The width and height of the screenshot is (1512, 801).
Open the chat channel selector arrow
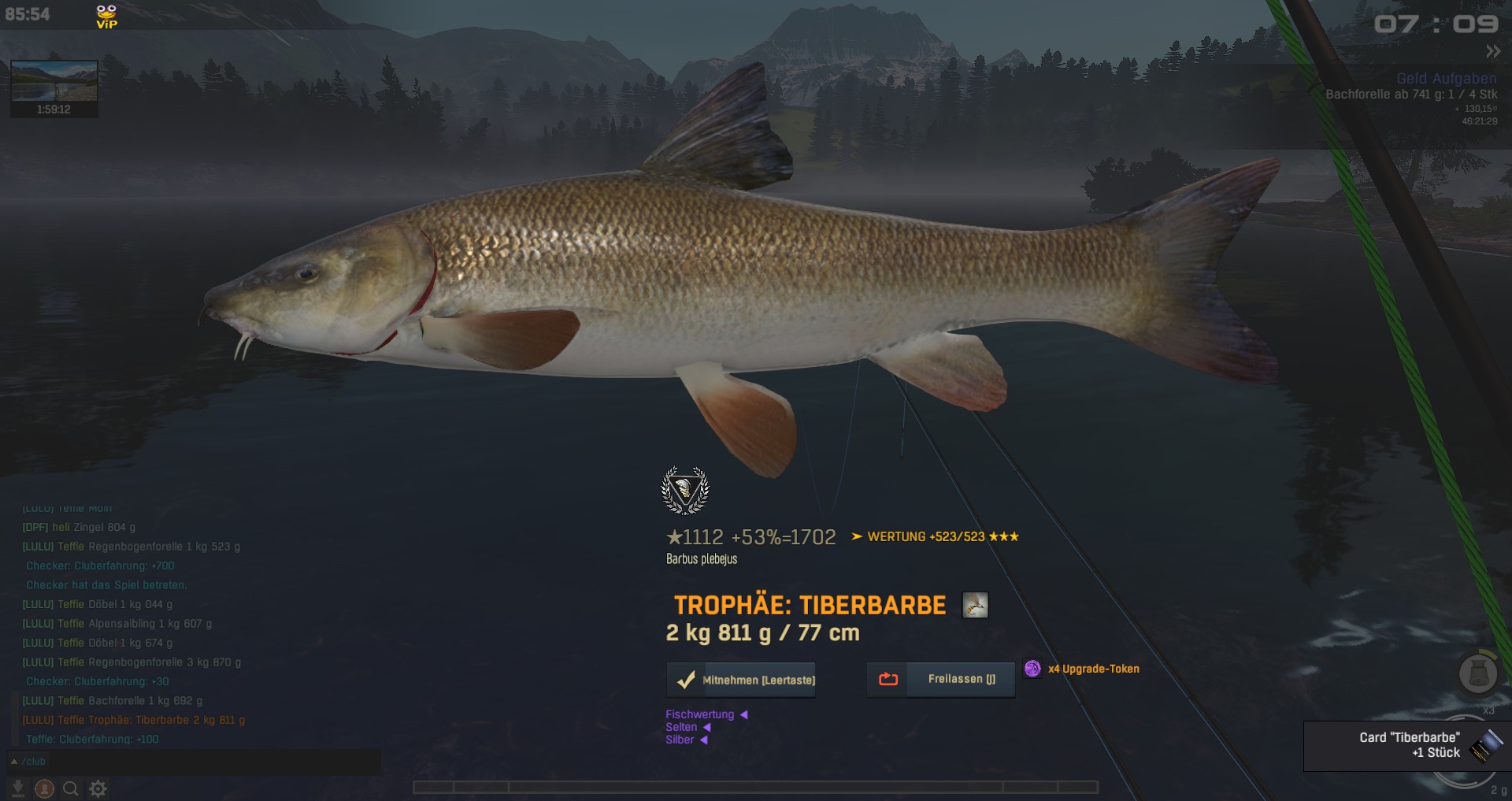pyautogui.click(x=14, y=762)
